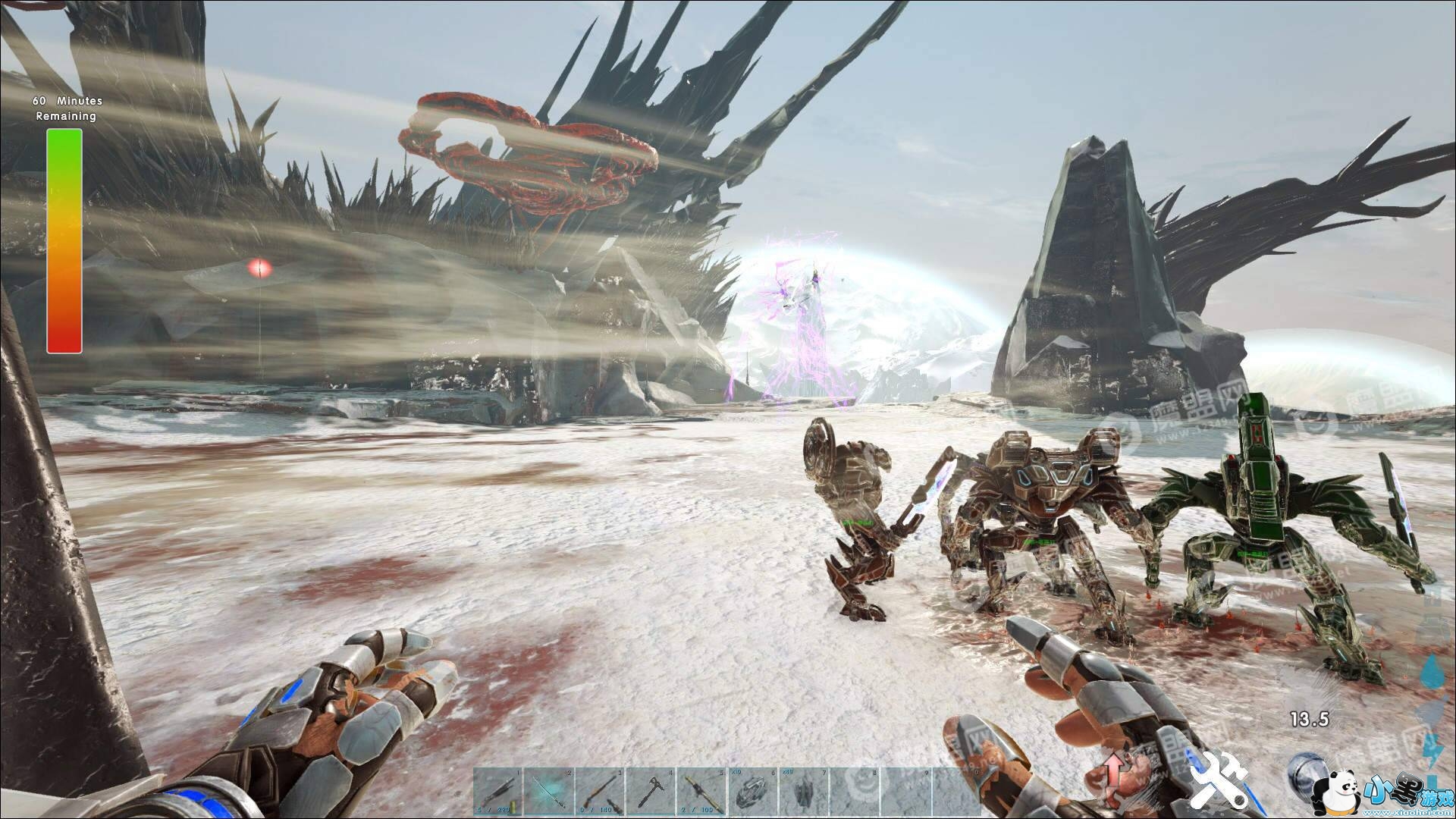
Task: Equip the glowing sword in slot 2
Action: point(549,792)
